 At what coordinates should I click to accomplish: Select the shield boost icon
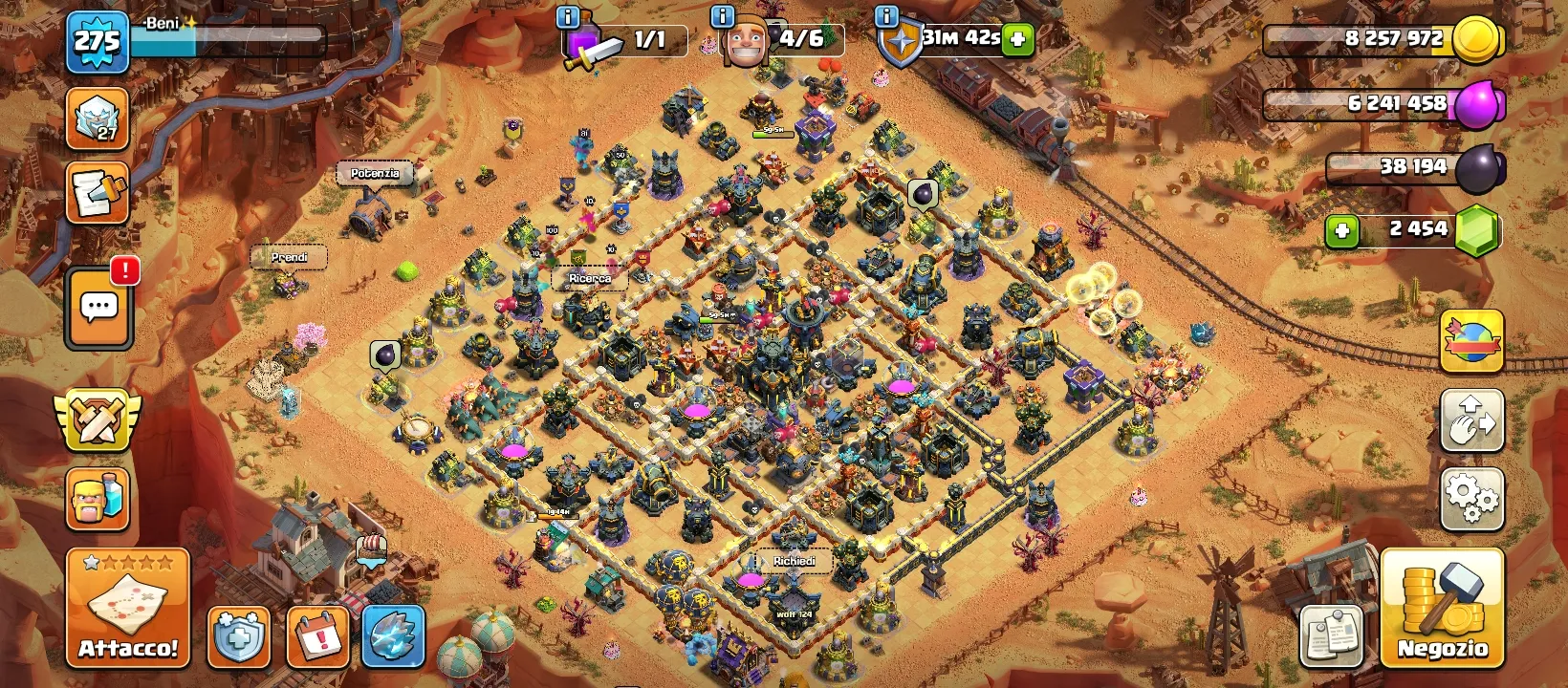click(x=237, y=635)
